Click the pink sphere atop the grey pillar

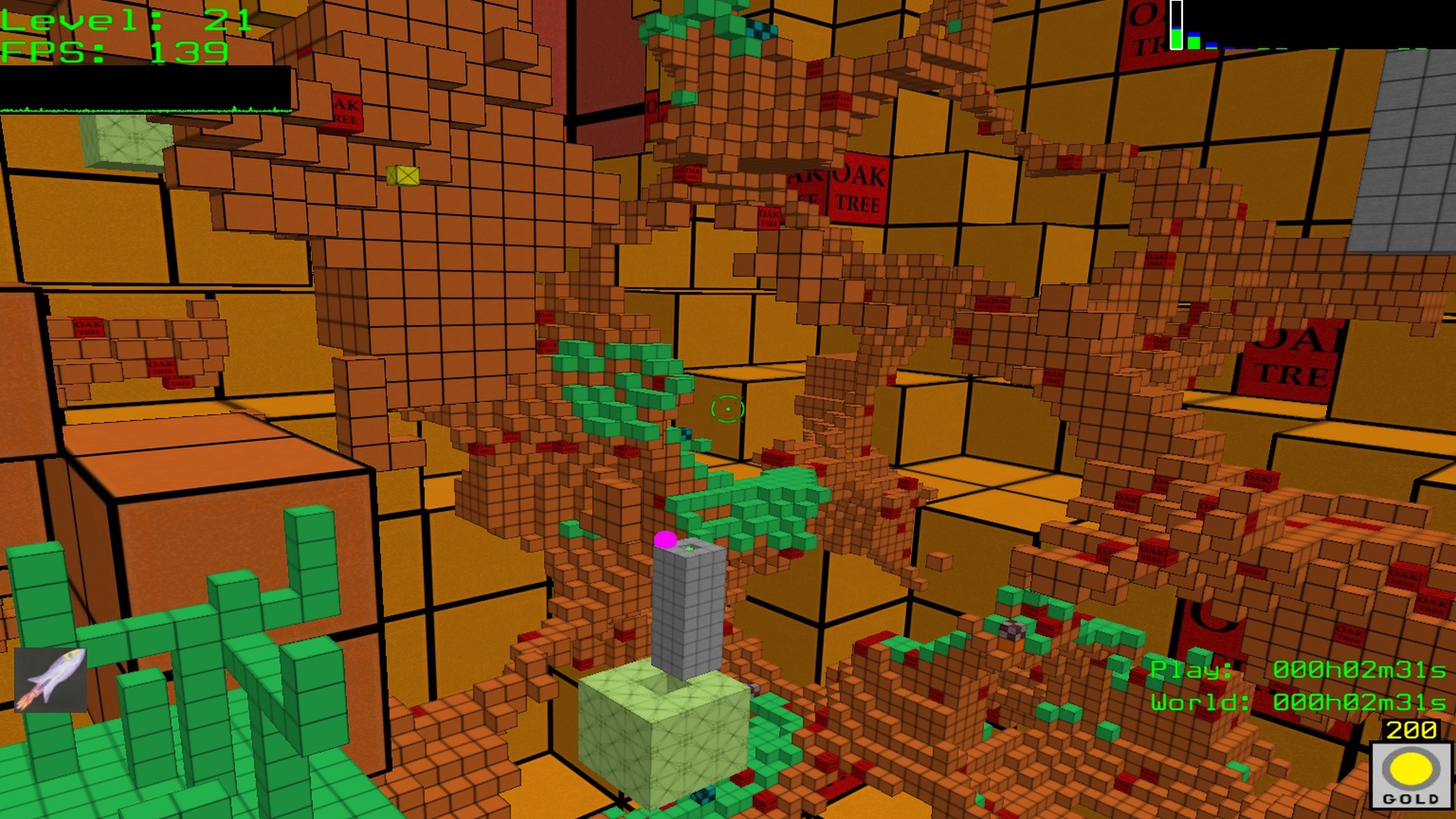pos(666,540)
